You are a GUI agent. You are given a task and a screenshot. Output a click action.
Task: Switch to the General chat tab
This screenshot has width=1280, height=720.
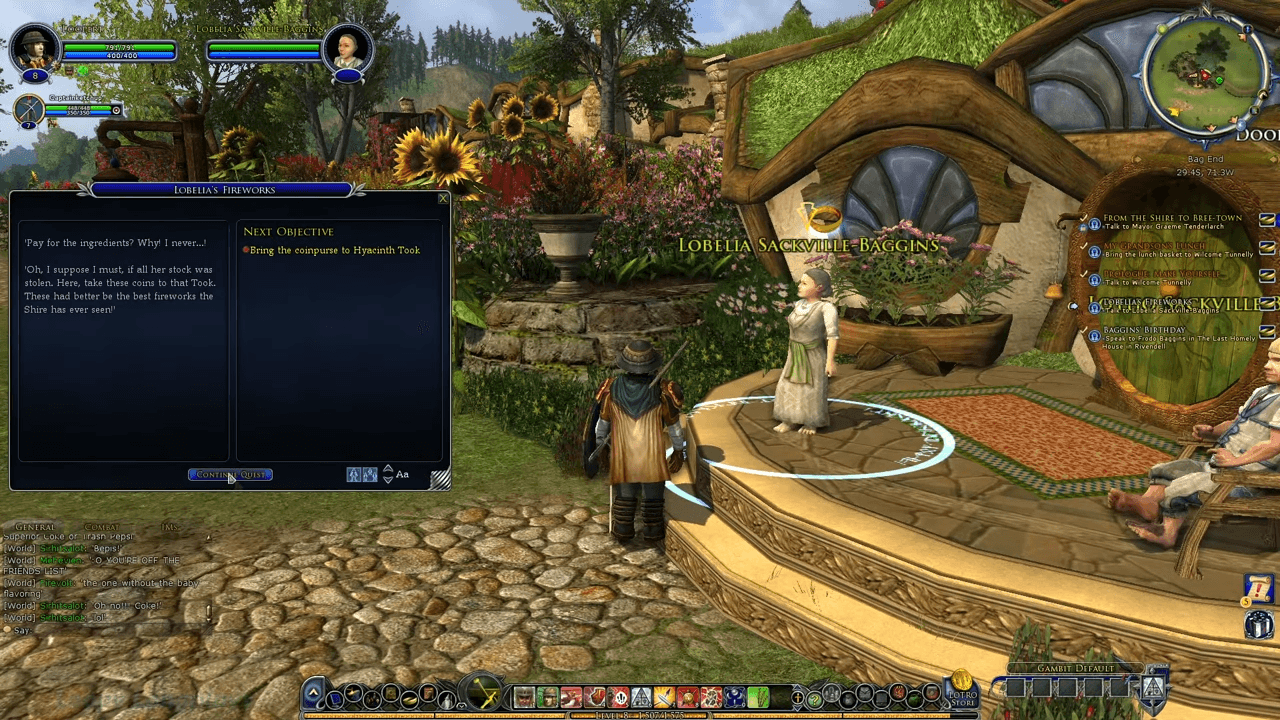tap(35, 527)
